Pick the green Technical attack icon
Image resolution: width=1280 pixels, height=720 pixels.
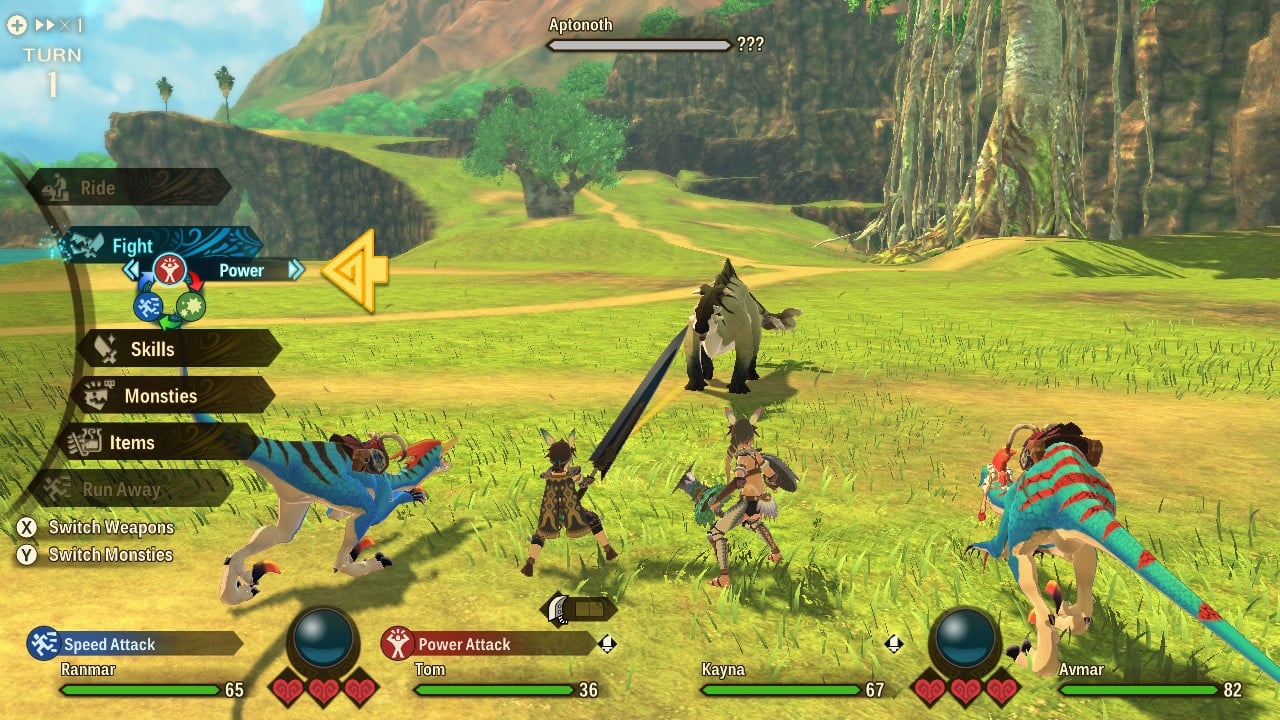(191, 306)
